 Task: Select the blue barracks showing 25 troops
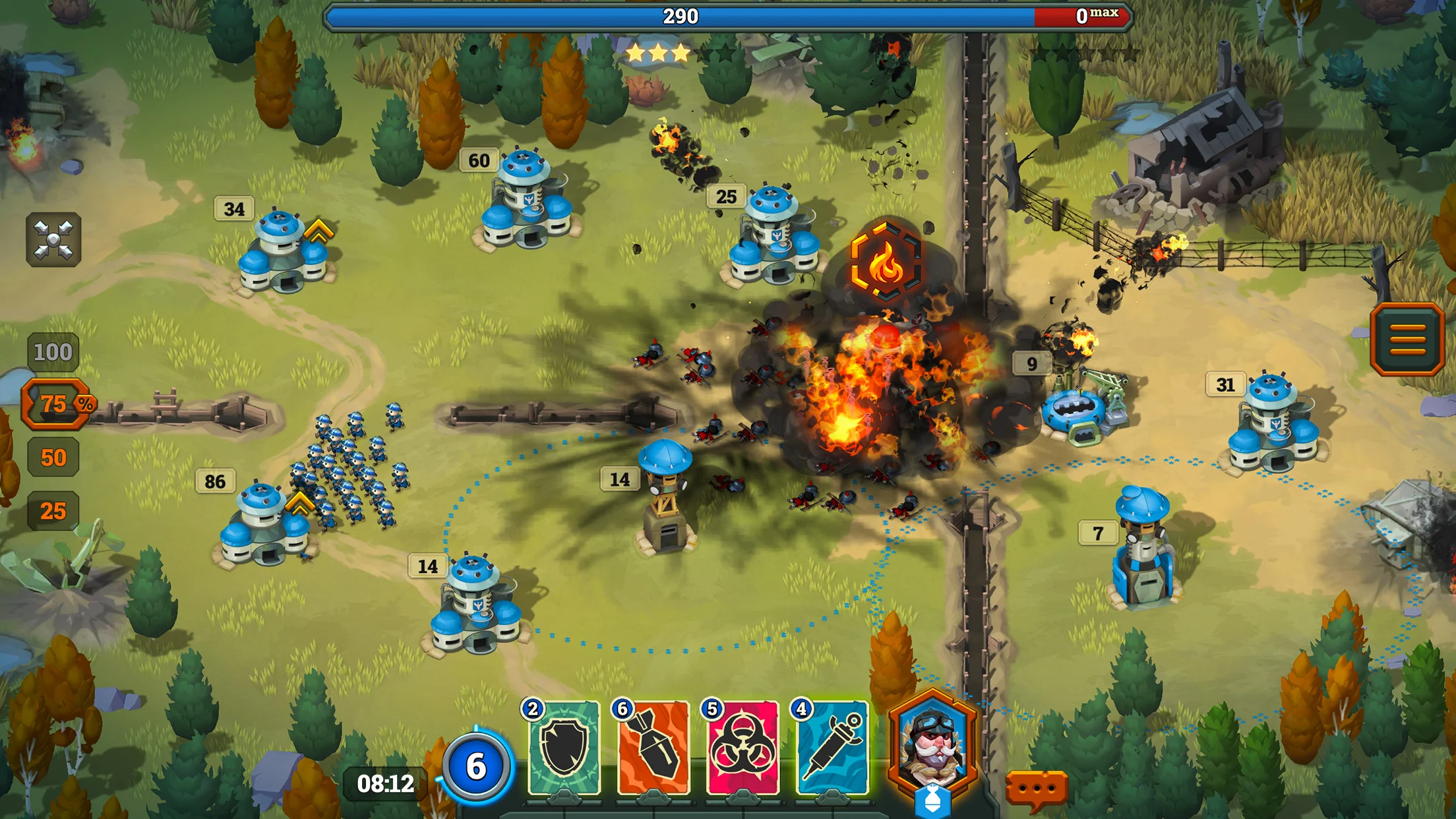(x=773, y=237)
